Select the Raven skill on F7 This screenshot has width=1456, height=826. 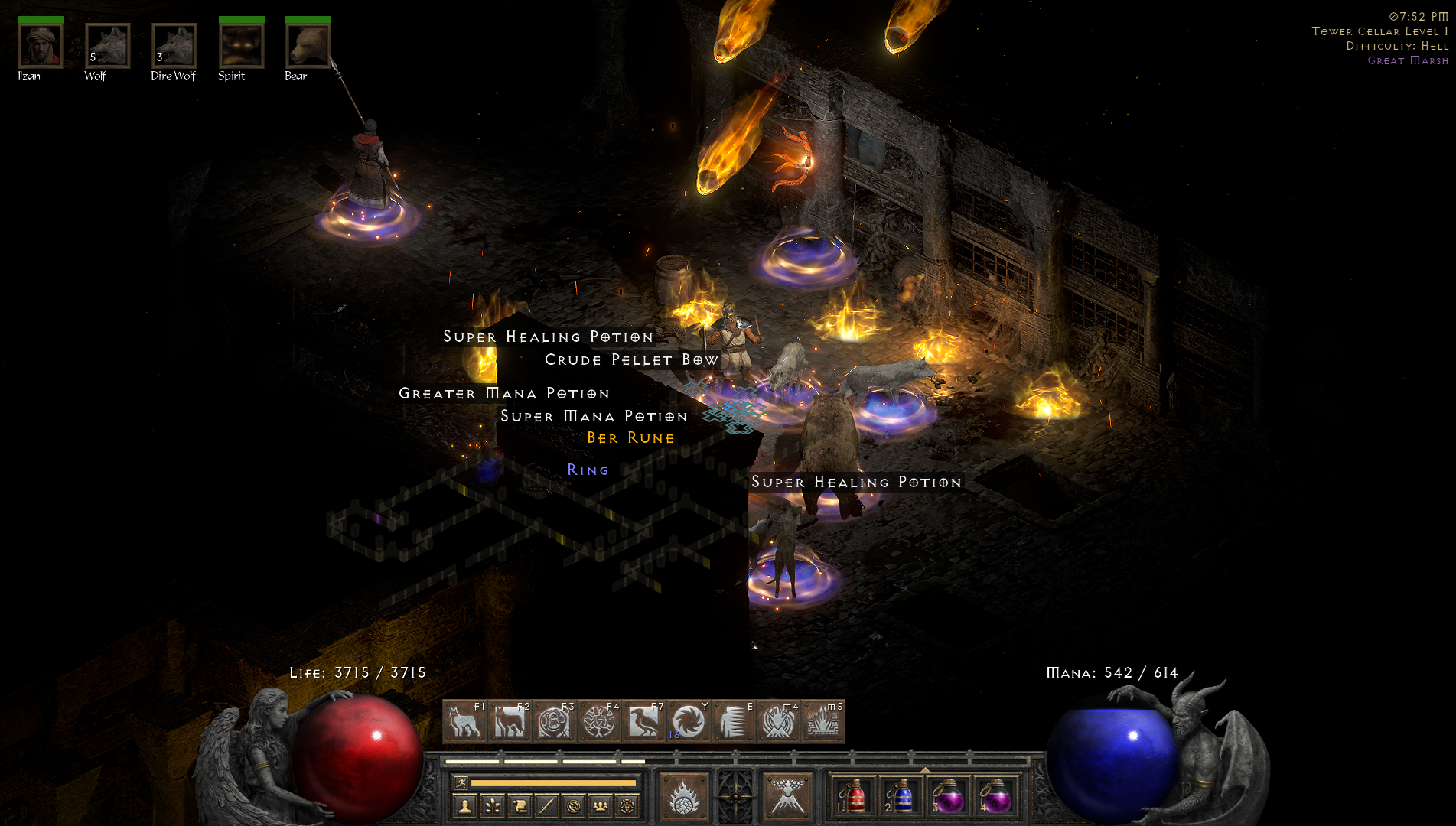645,720
